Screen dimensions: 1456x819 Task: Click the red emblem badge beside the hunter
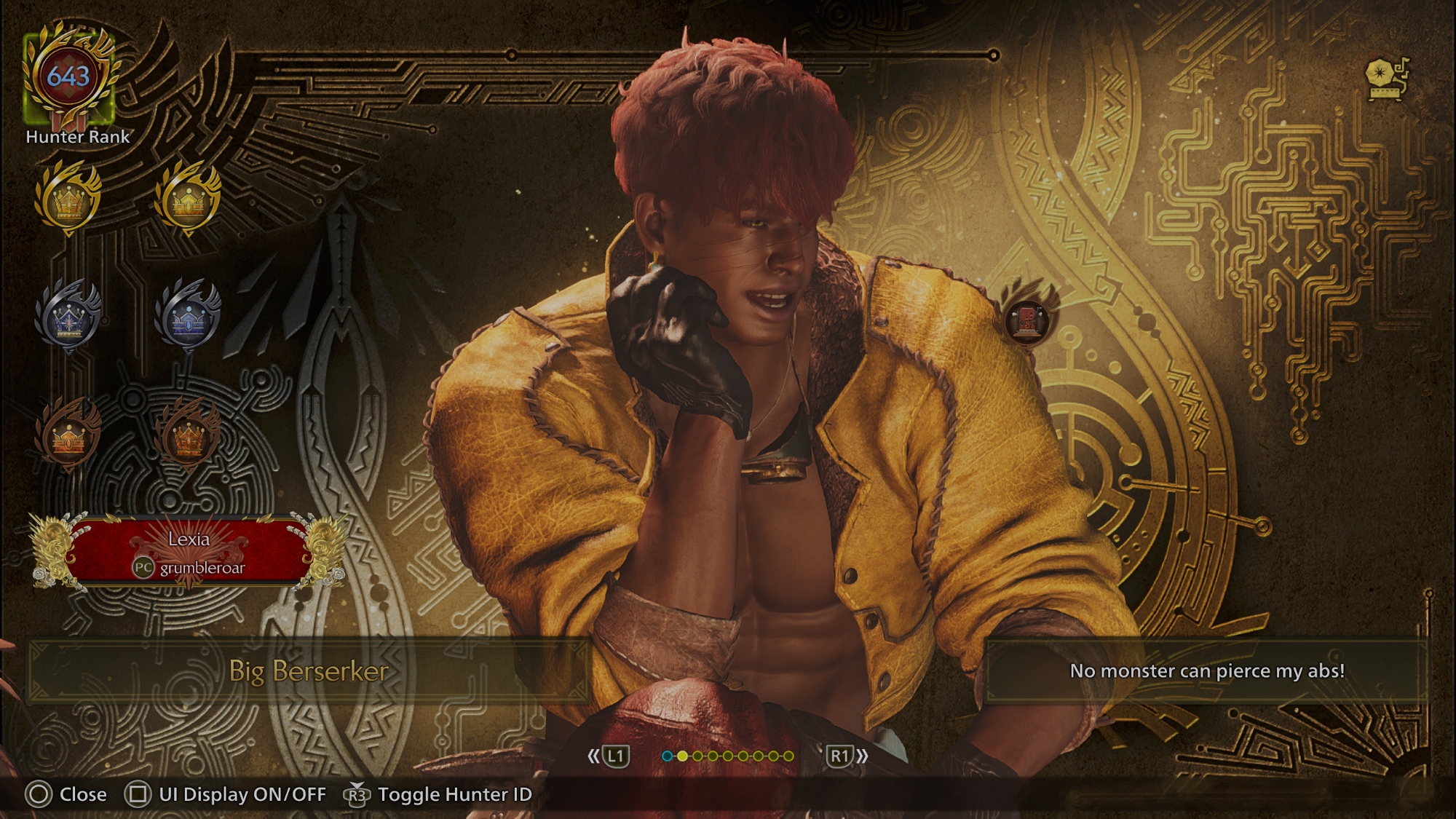(1027, 320)
